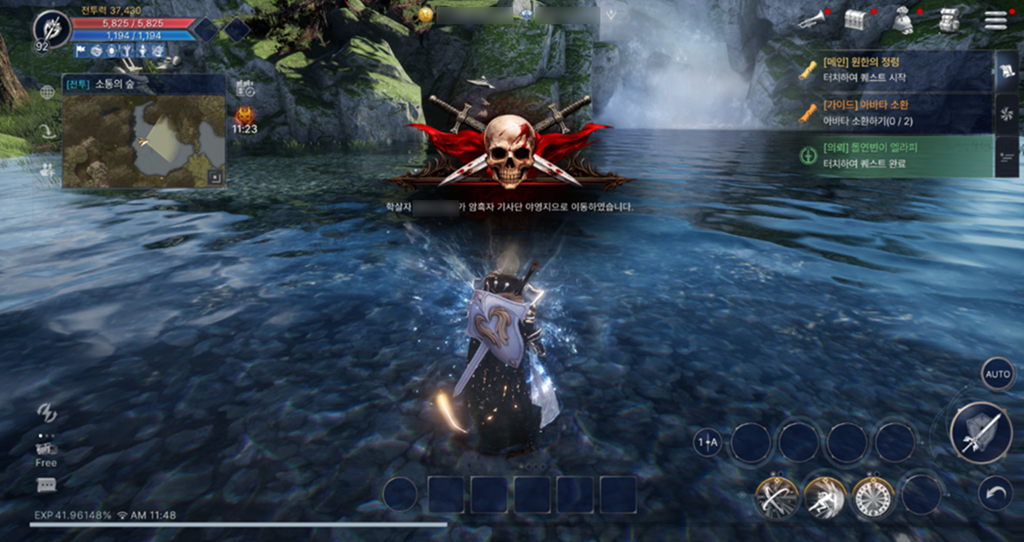Open the treasure chest rewards icon

[855, 19]
